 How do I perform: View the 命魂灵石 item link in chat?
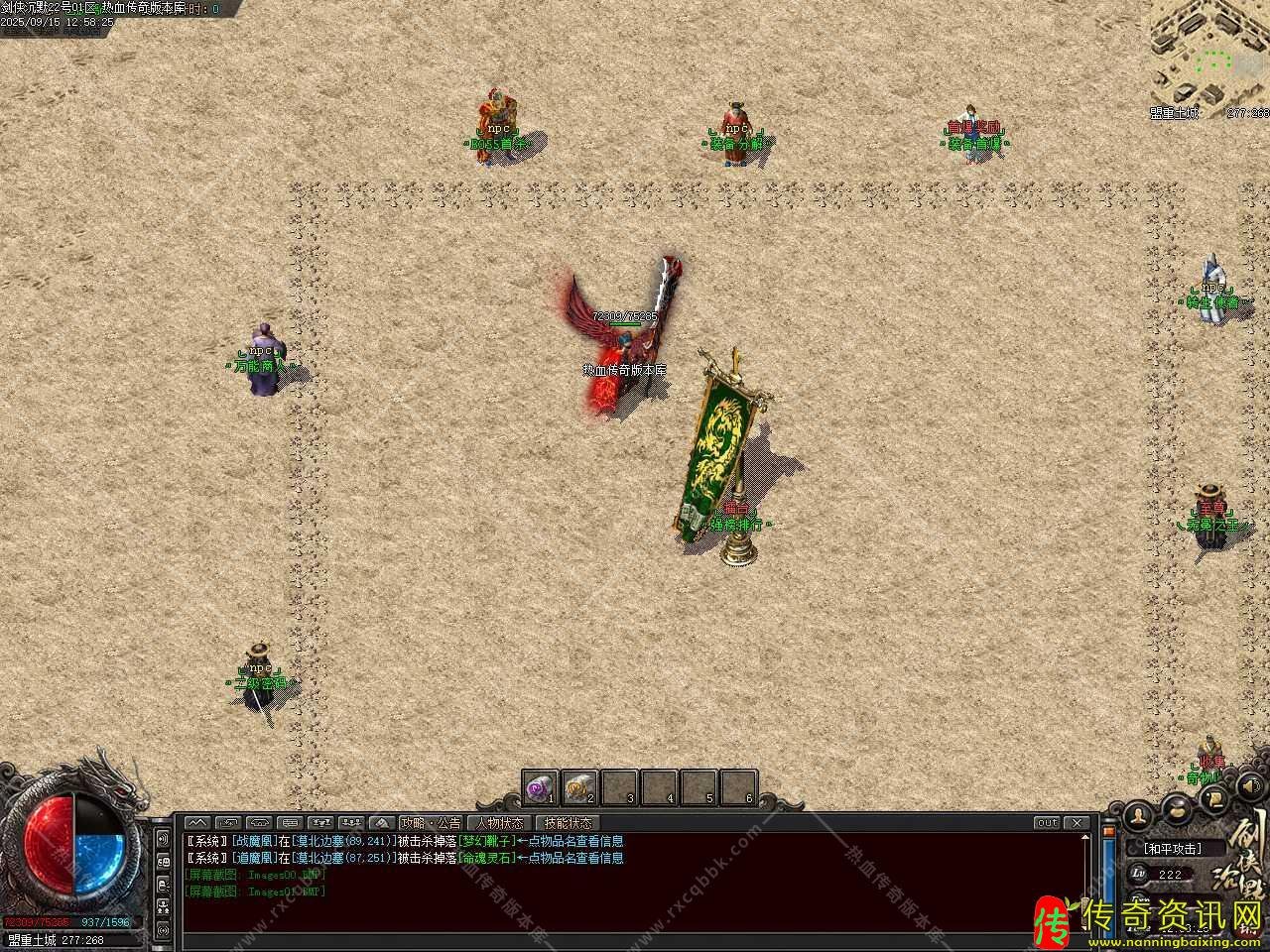[487, 858]
